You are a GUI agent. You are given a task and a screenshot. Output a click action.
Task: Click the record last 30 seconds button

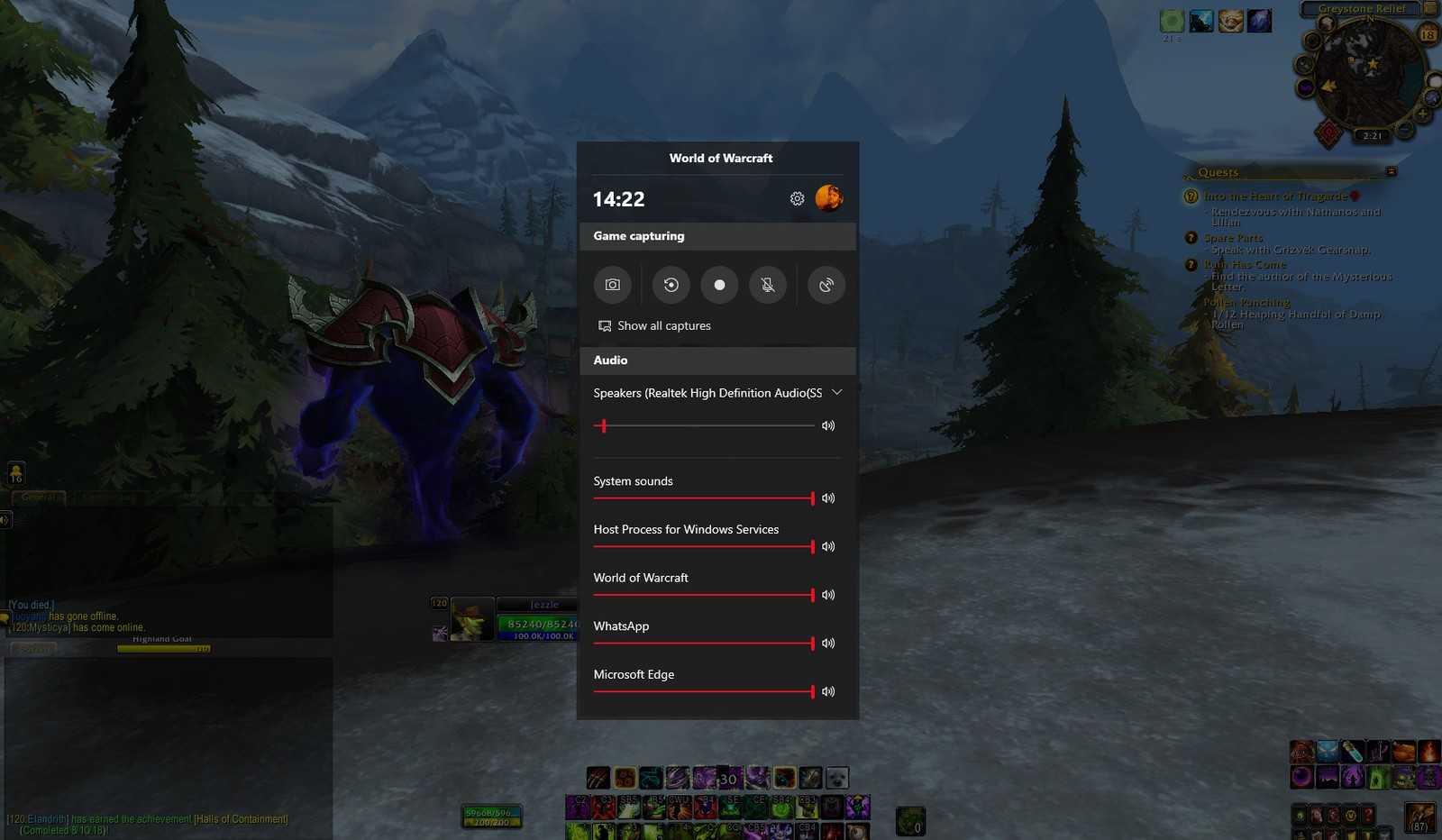tap(671, 285)
